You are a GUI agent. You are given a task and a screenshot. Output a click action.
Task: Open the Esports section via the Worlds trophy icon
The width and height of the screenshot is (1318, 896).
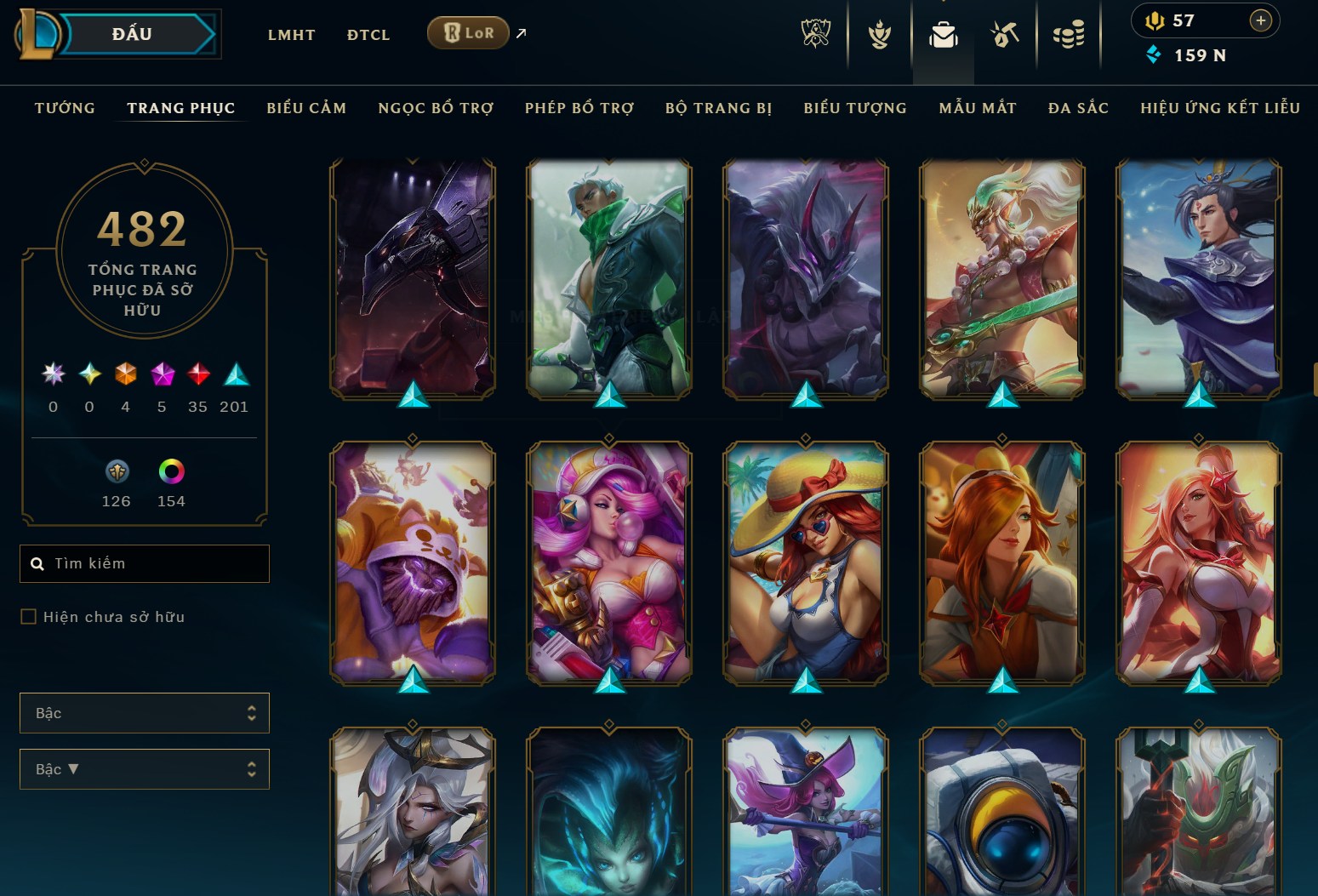click(816, 34)
